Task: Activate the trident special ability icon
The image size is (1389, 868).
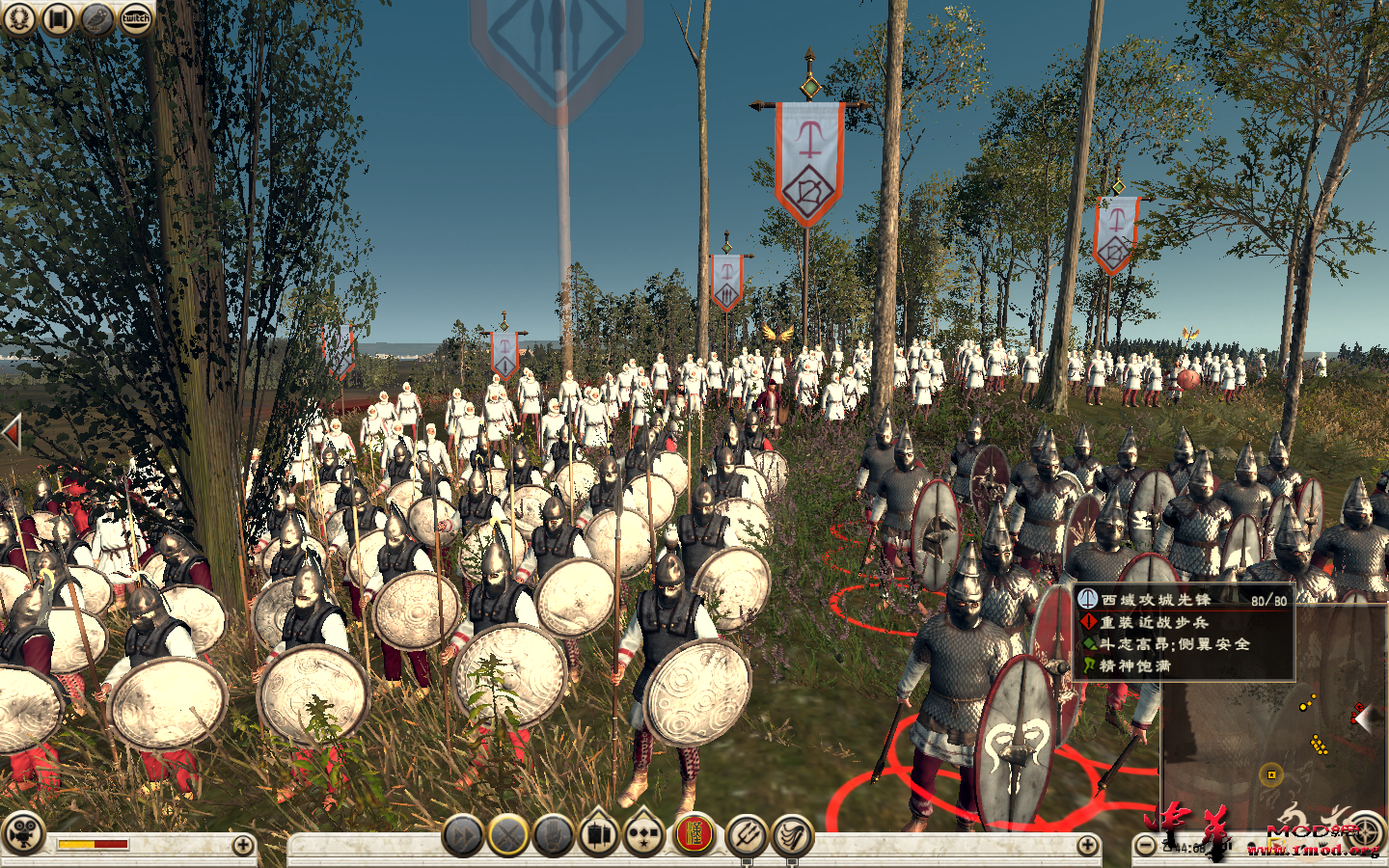Action: tap(745, 837)
